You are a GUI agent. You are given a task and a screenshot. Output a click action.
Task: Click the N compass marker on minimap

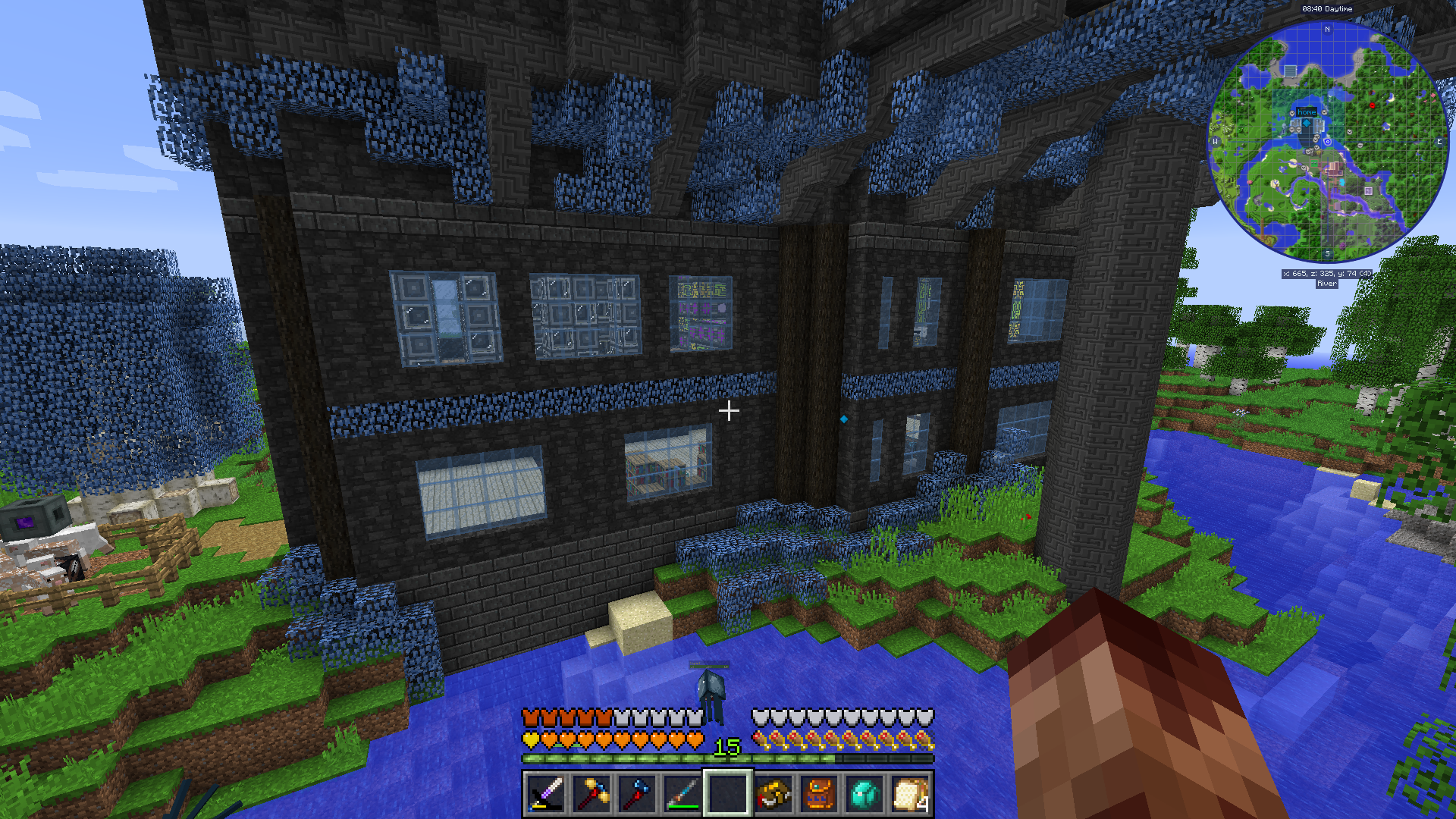[x=1327, y=30]
